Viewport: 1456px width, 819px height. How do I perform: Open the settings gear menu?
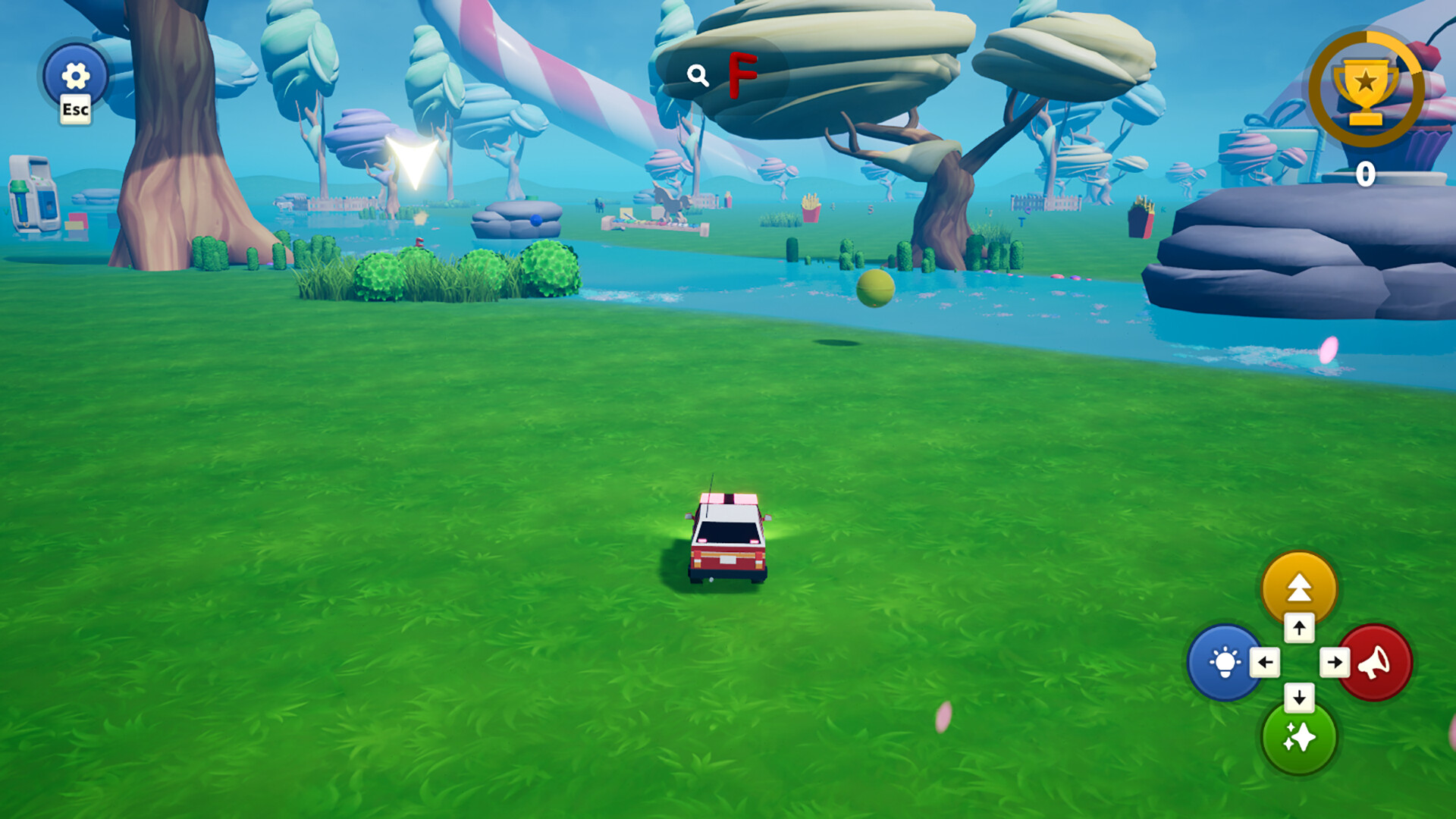(75, 76)
